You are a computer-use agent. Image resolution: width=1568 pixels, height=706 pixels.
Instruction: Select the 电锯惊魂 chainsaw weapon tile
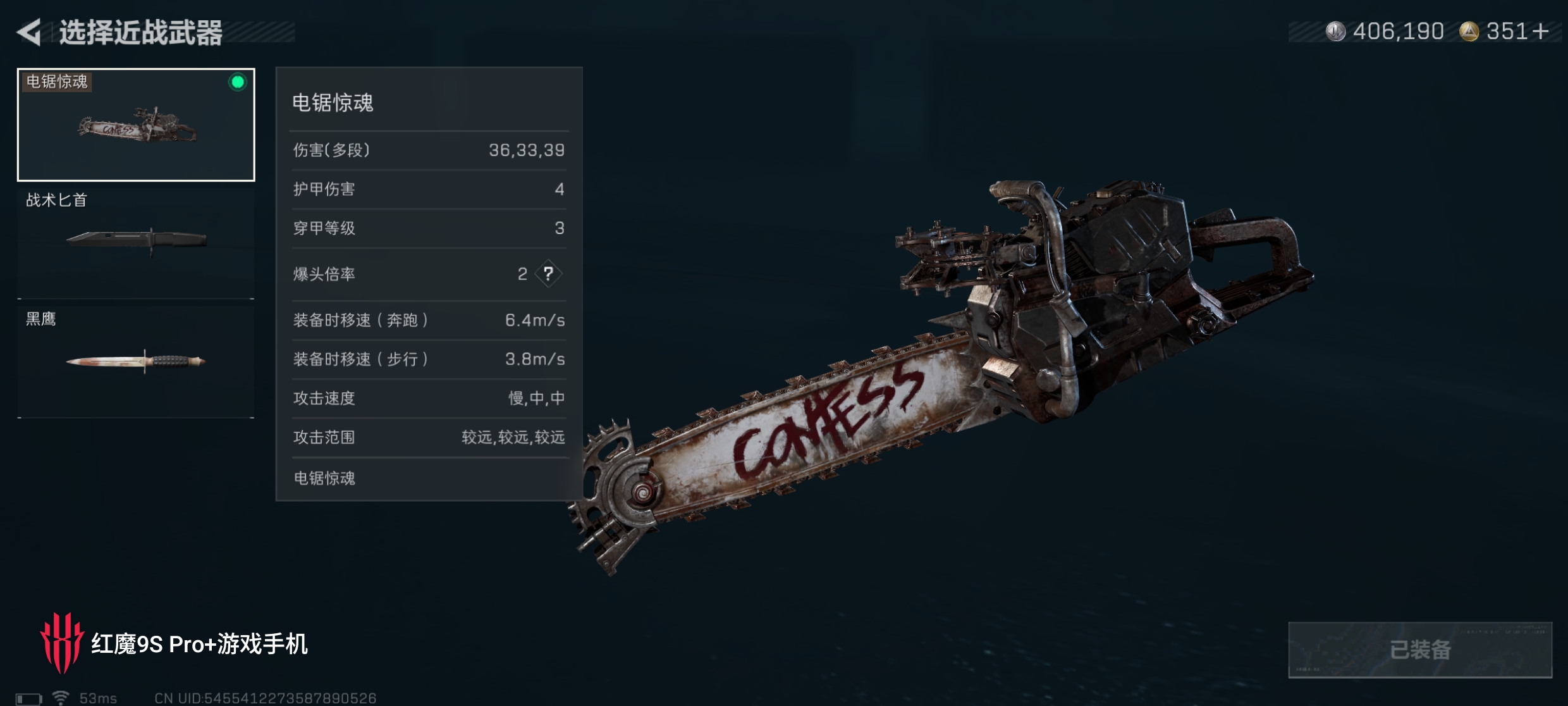[136, 125]
